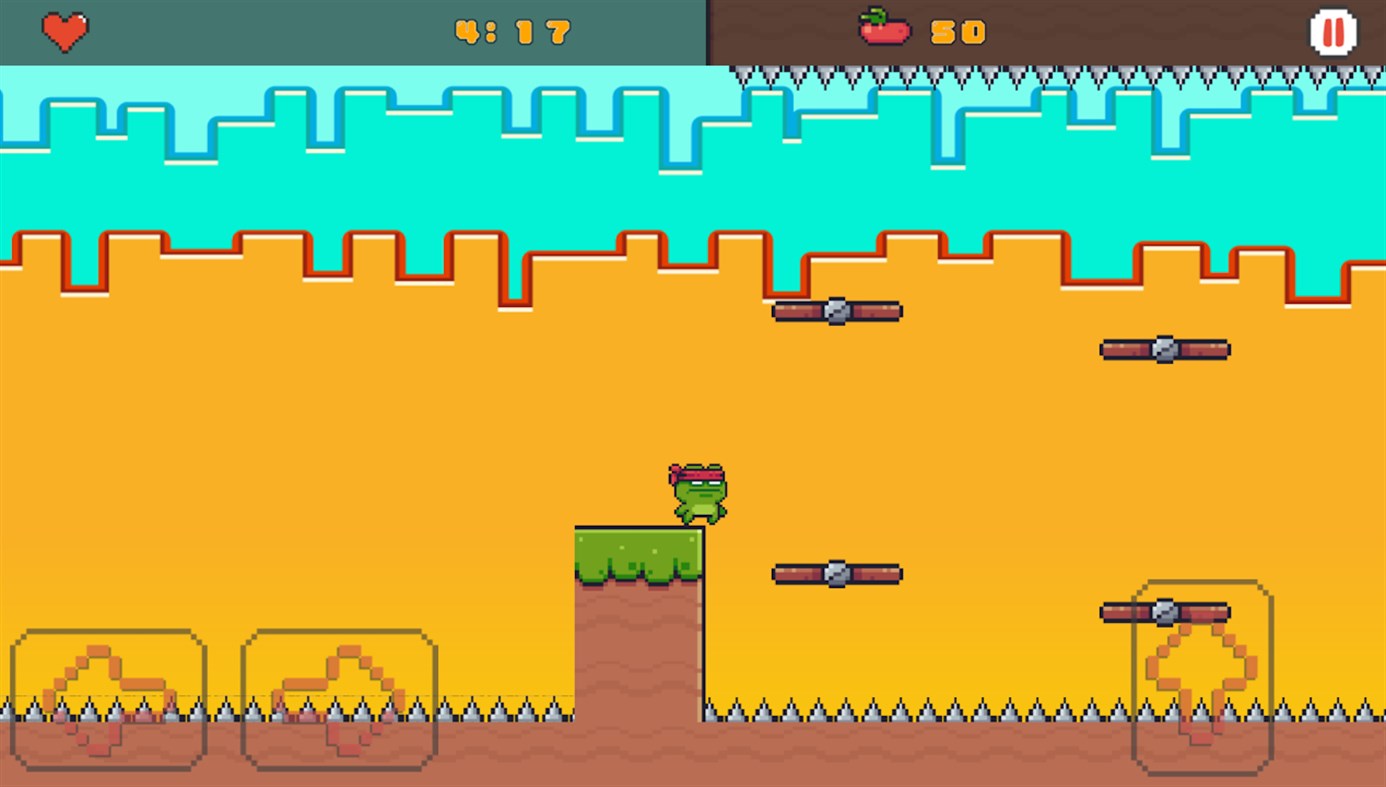Image resolution: width=1386 pixels, height=787 pixels.
Task: Click the orange terrain edge border
Action: click(x=400, y=240)
